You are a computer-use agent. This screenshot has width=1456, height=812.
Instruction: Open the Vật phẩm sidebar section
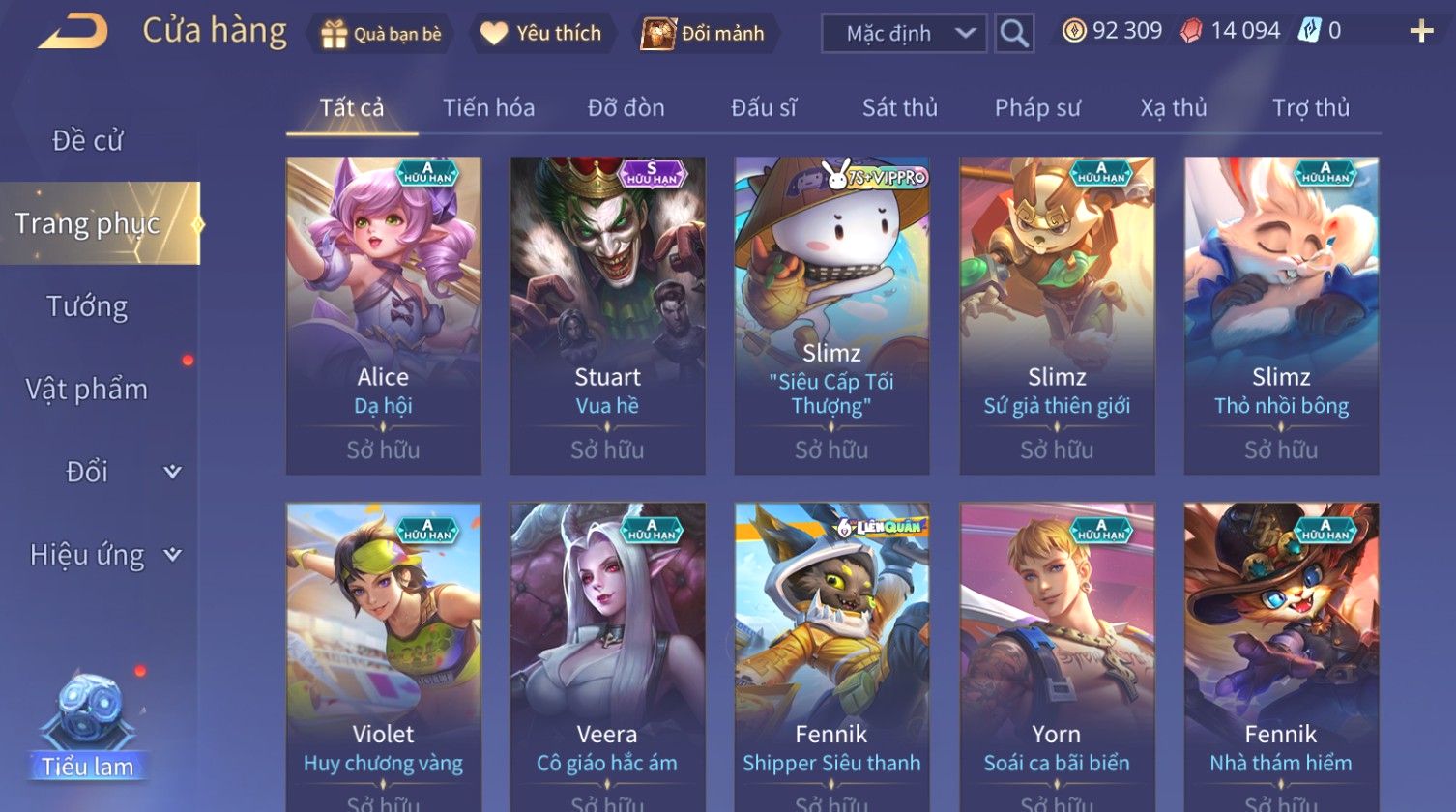[x=87, y=390]
